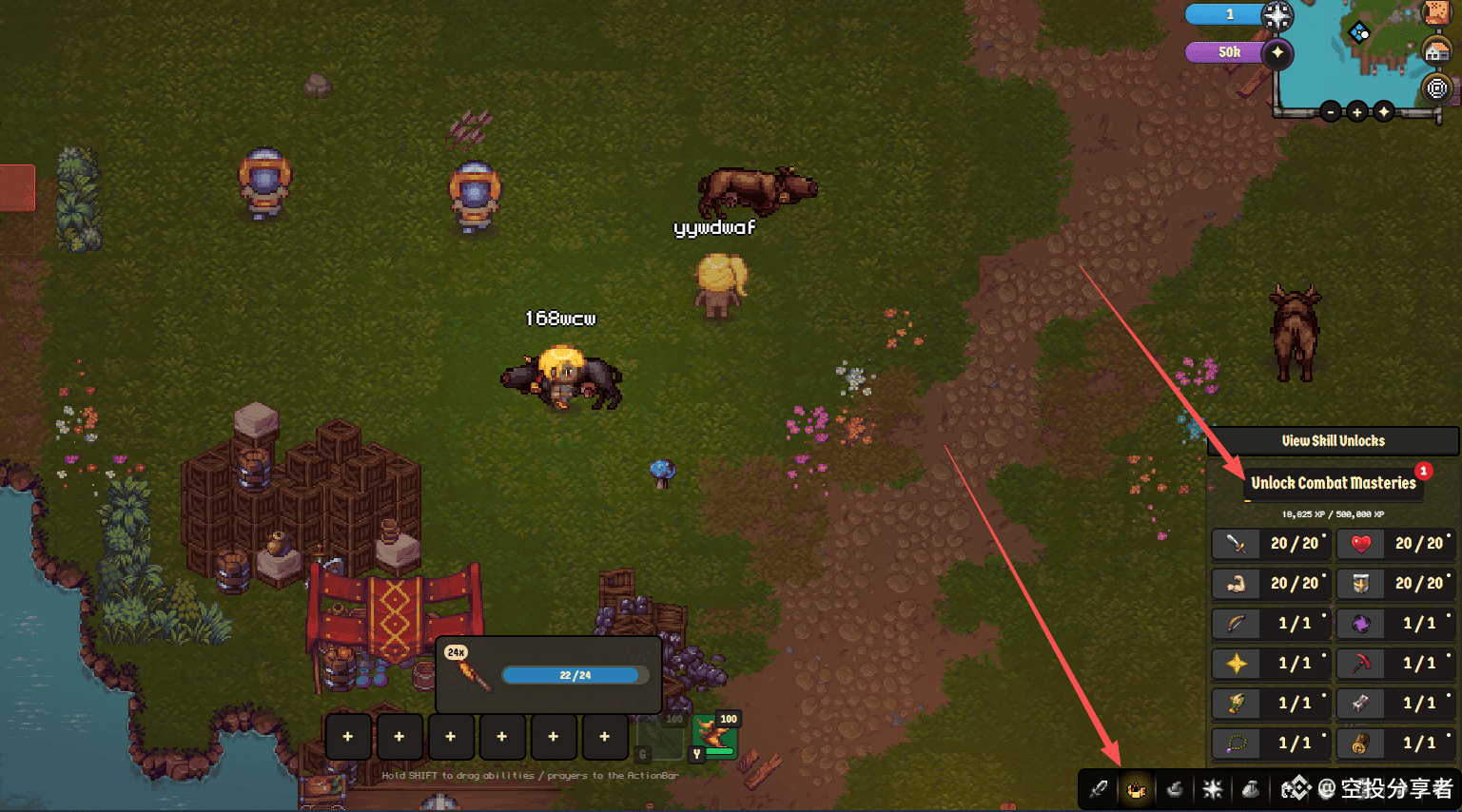Switch to the sword tab in bottom bar

point(1099,789)
